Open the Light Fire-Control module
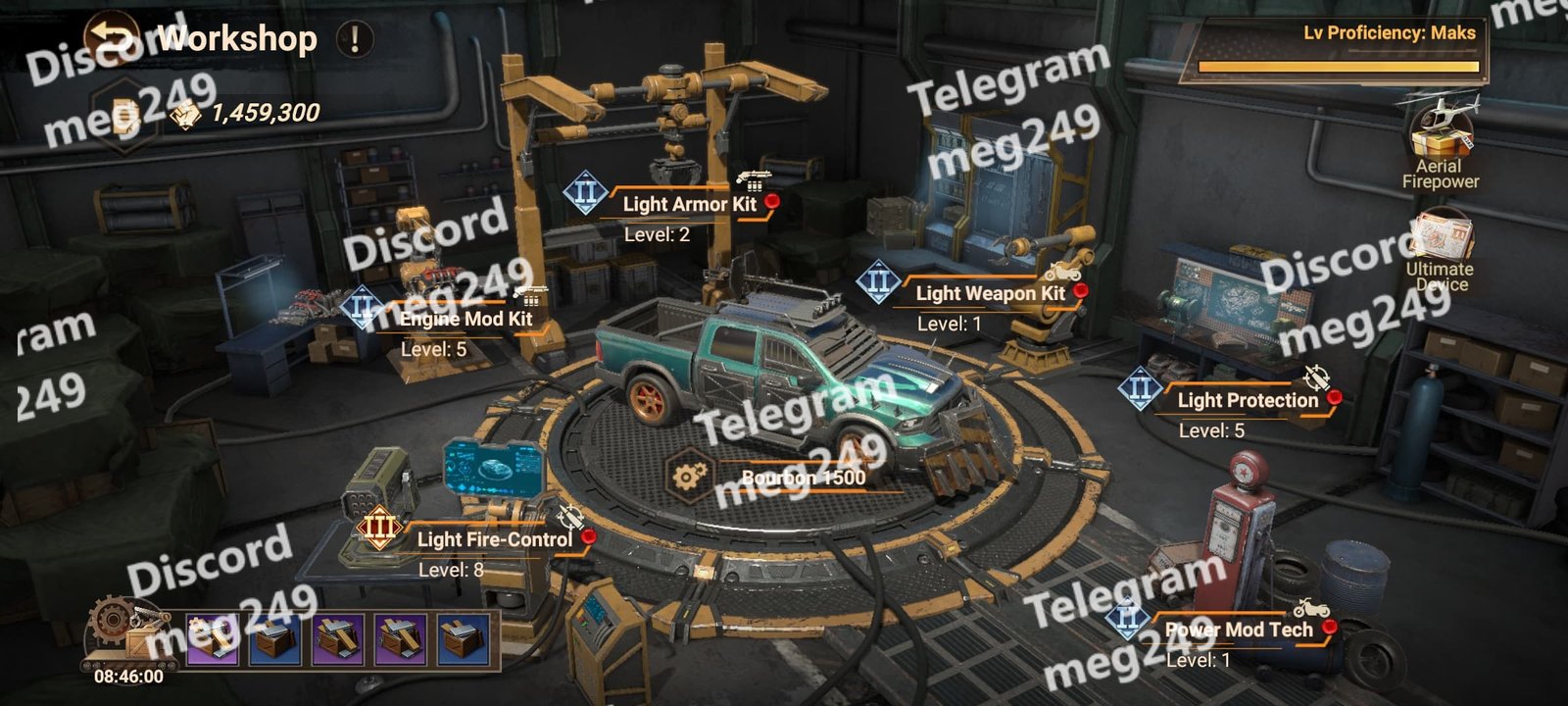Viewport: 1568px width, 706px height. click(x=494, y=539)
